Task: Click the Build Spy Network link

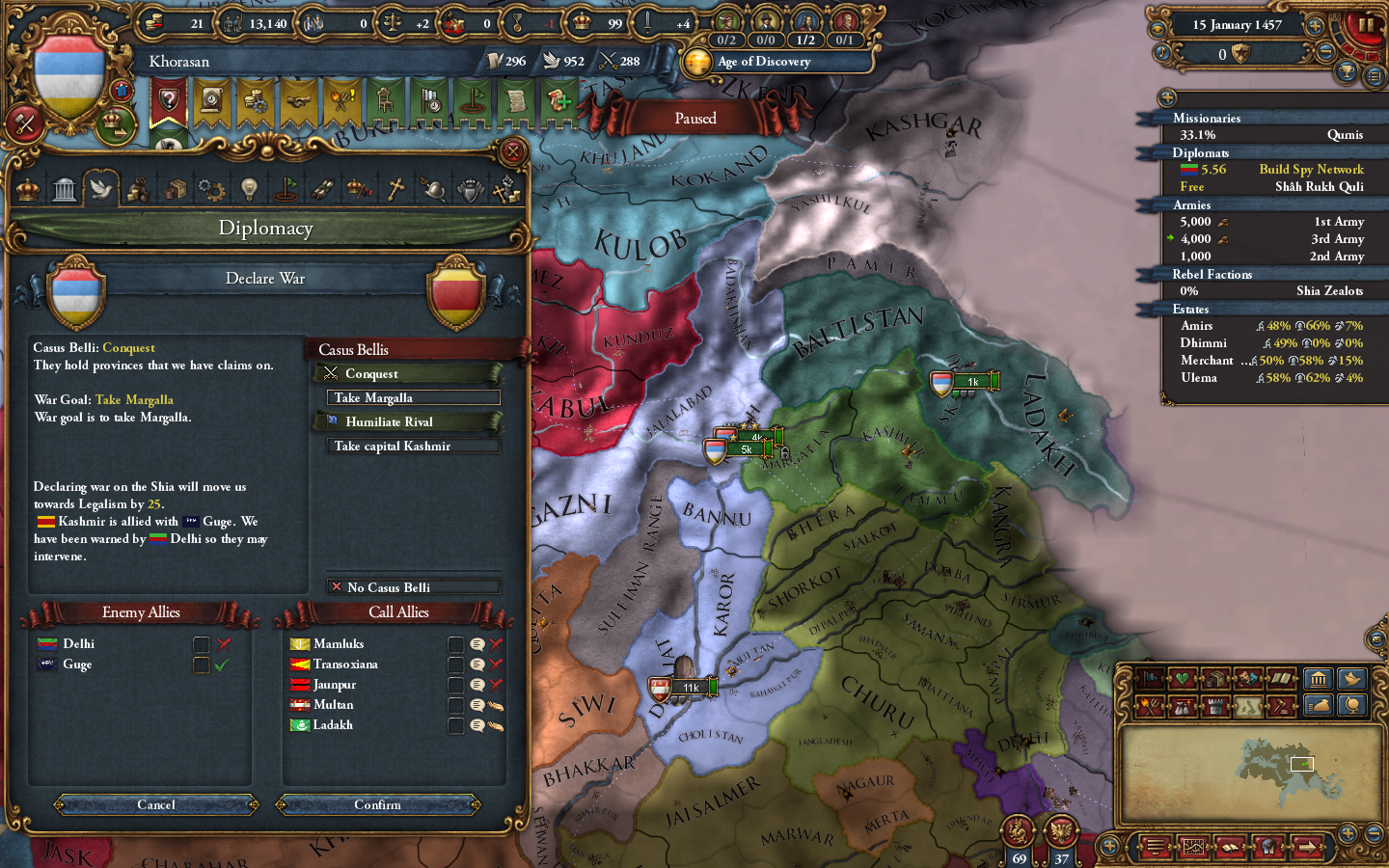Action: 1310,169
